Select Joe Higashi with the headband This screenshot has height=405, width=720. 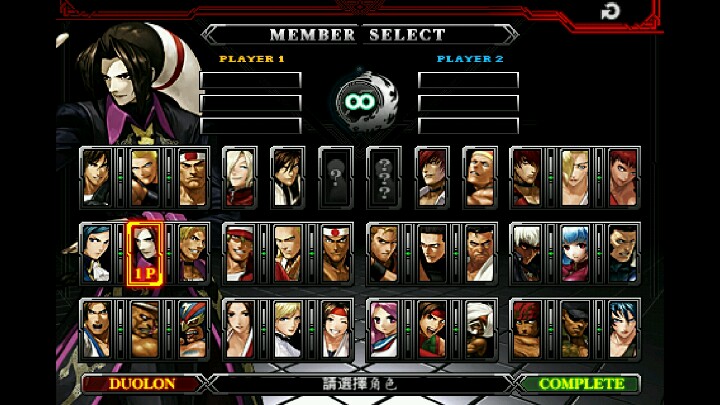(x=336, y=251)
